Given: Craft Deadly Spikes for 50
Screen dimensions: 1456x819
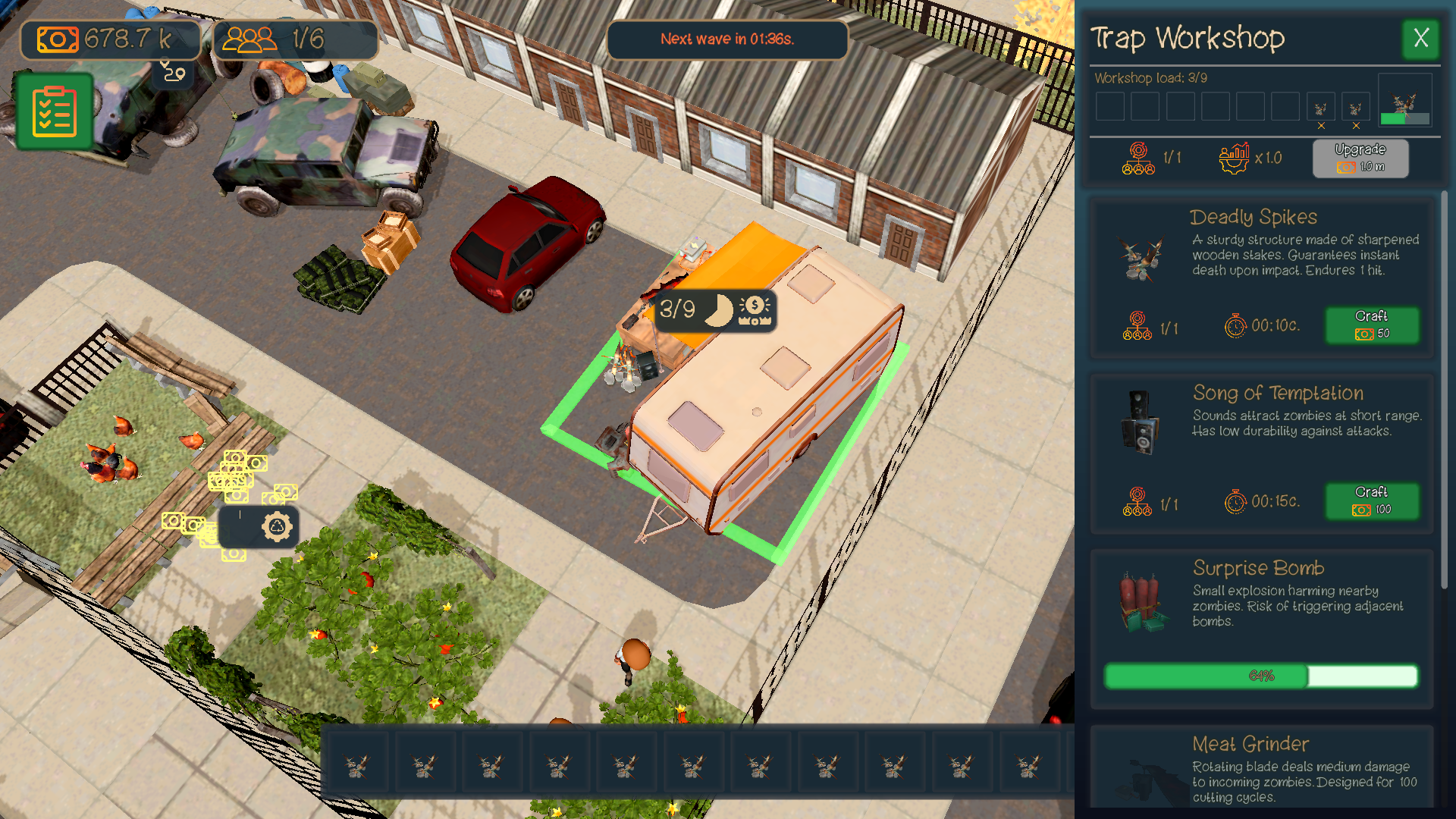Looking at the screenshot, I should [x=1373, y=325].
